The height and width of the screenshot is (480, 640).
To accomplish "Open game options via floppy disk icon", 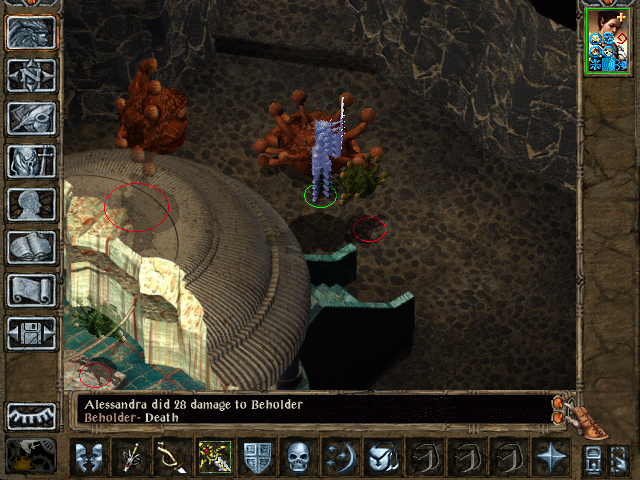I will [31, 333].
